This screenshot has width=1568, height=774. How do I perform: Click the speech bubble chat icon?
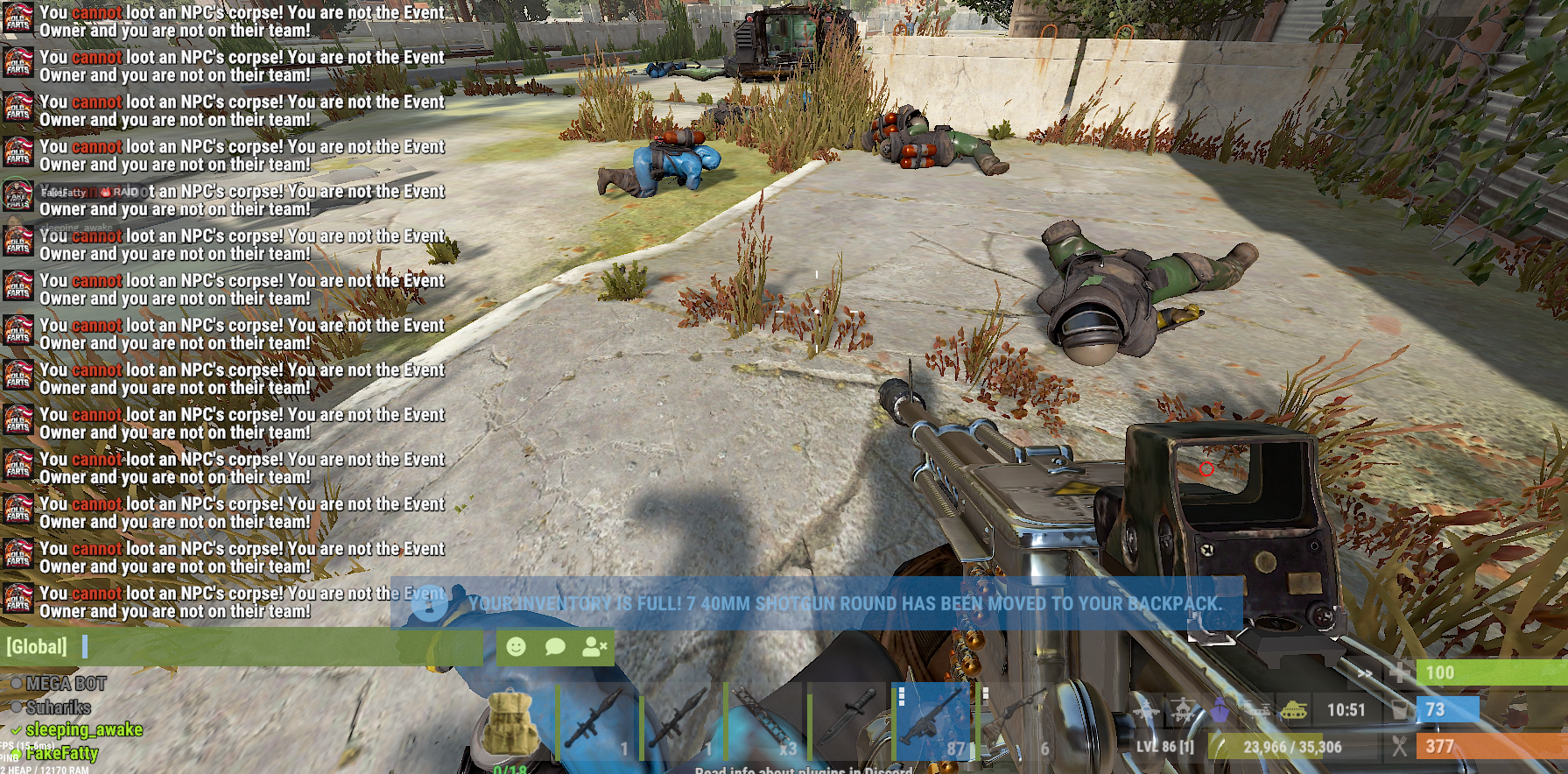555,647
